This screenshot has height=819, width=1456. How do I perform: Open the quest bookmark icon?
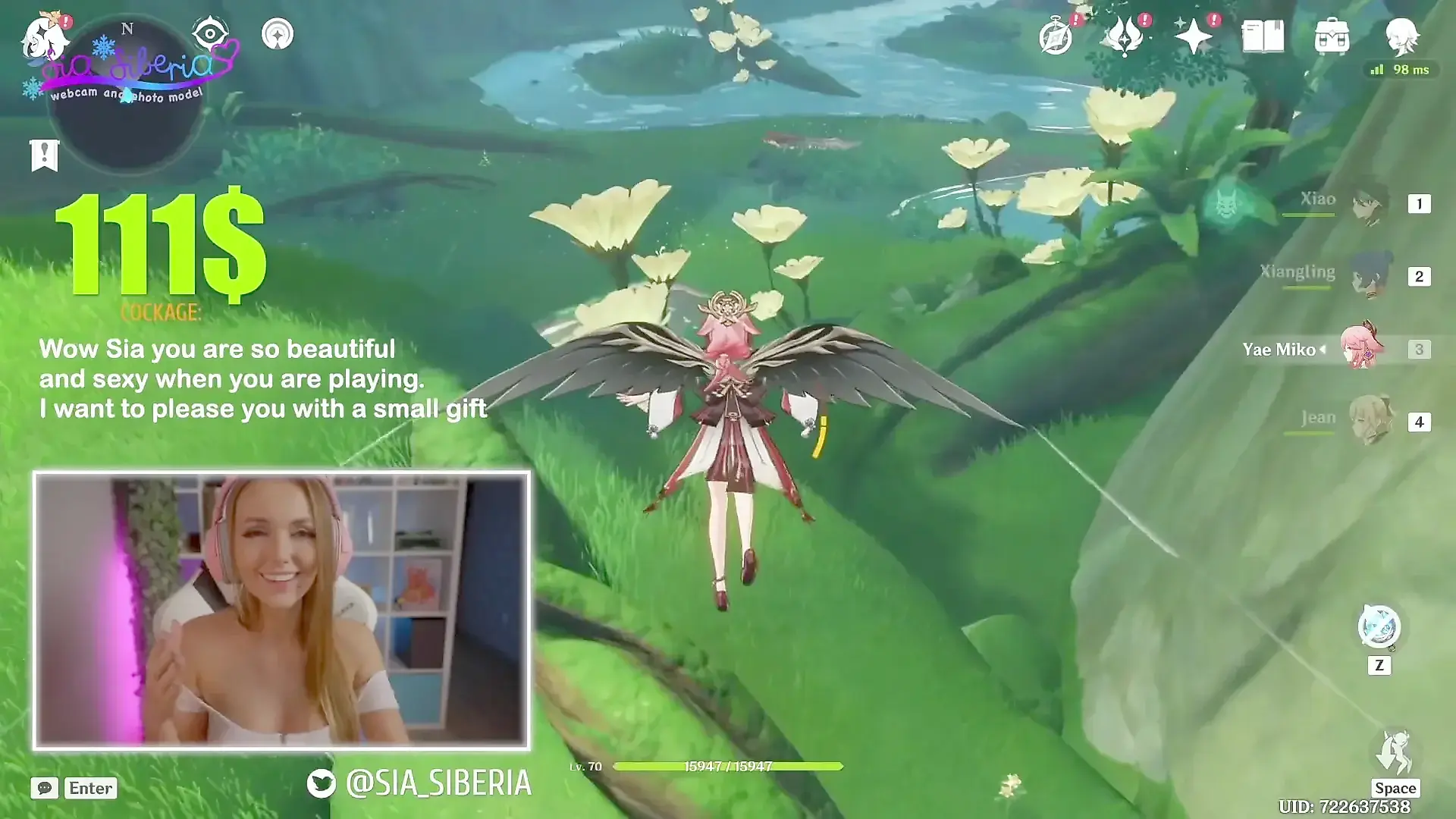44,155
